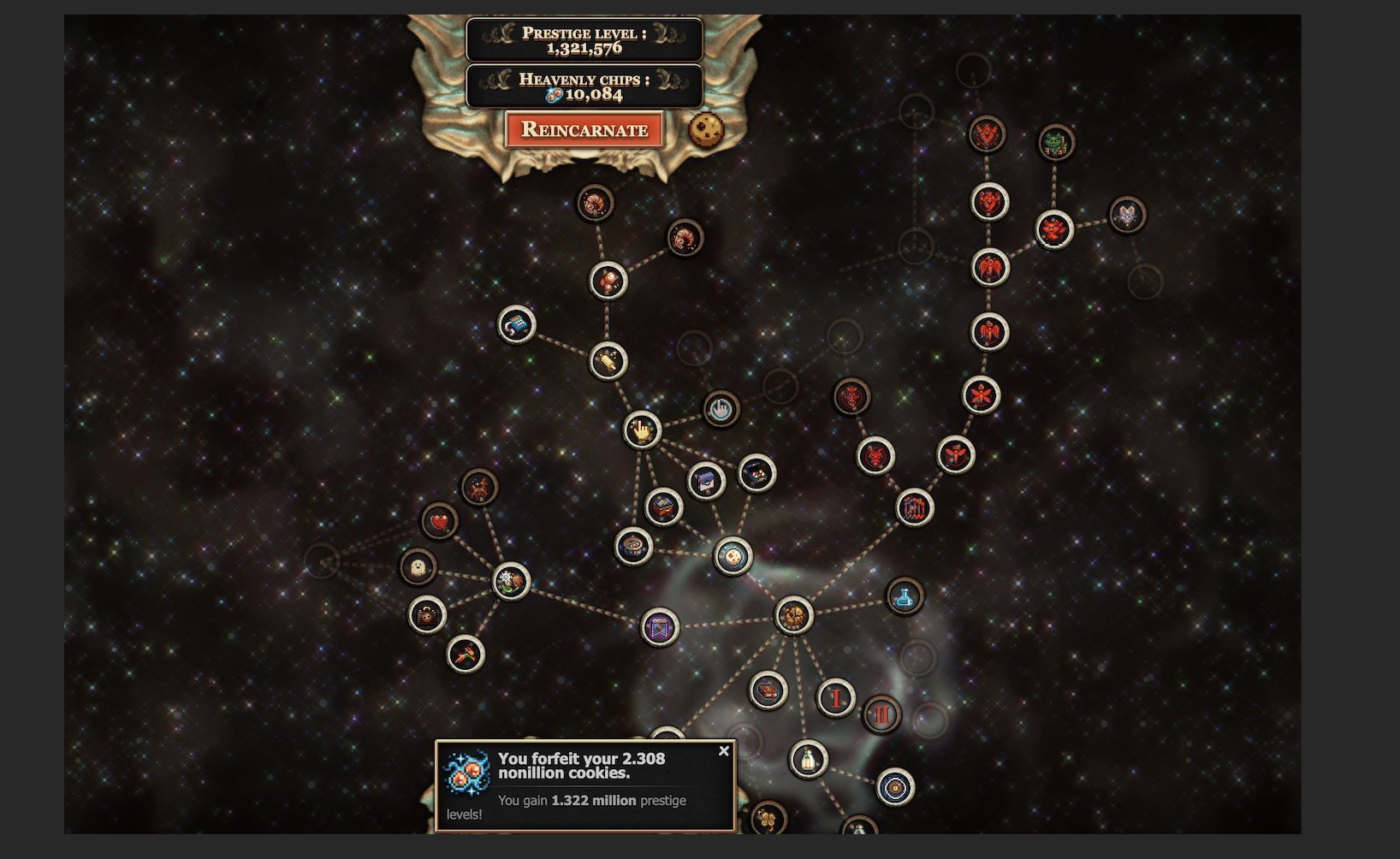Select the blue telephone upgrade node
The width and height of the screenshot is (1400, 859).
click(x=517, y=325)
